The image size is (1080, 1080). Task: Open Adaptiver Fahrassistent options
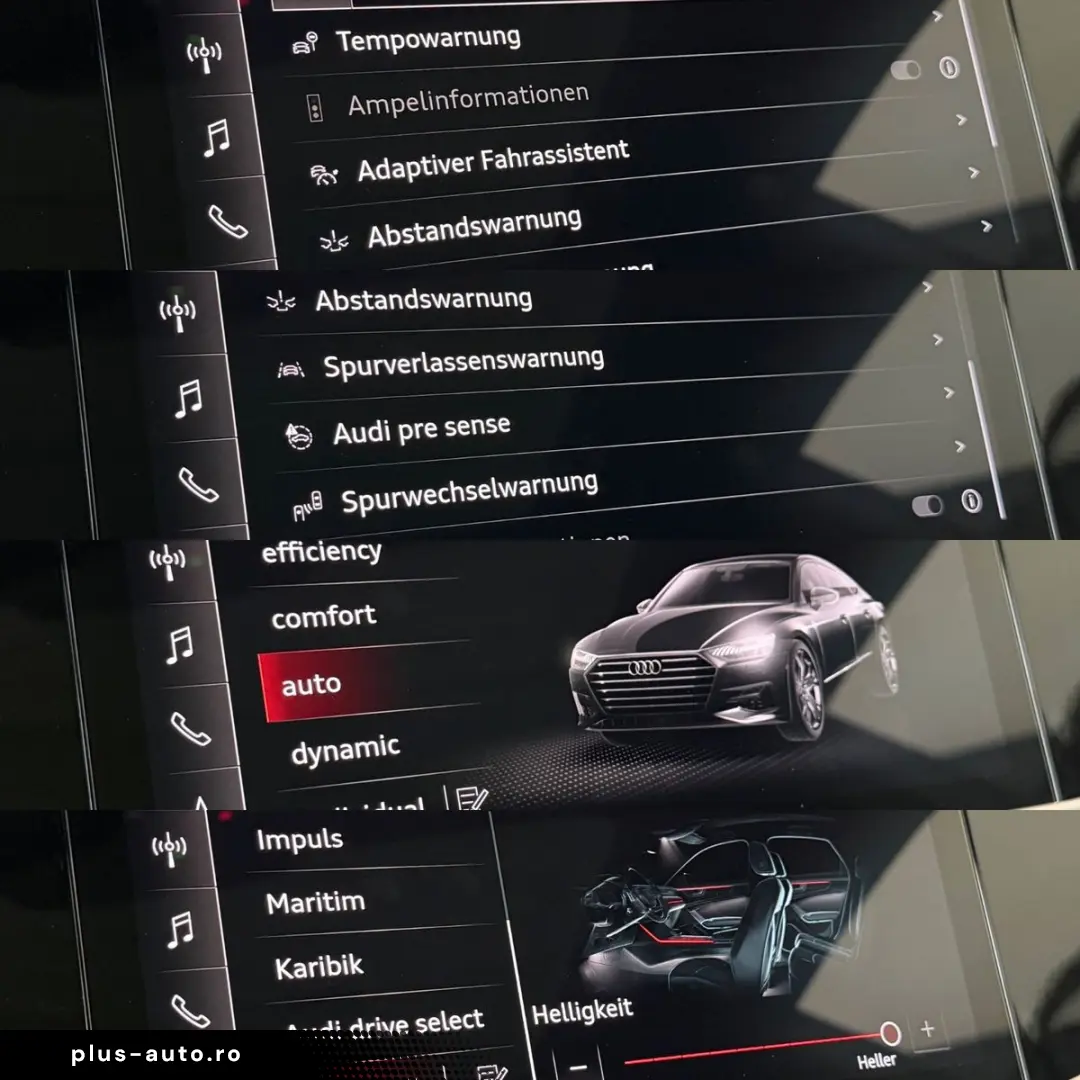[x=494, y=160]
